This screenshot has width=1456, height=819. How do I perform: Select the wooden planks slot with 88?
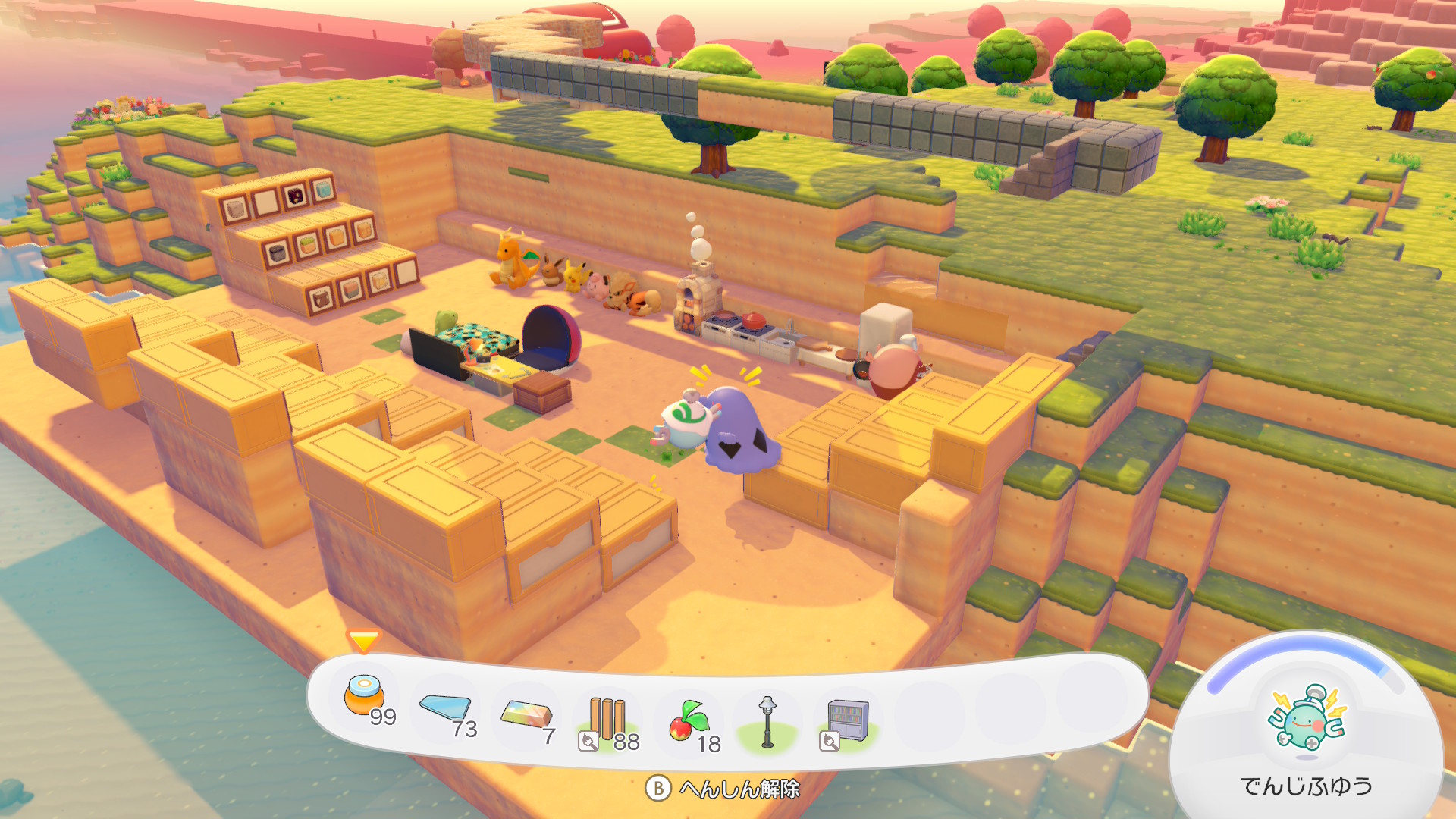click(607, 720)
